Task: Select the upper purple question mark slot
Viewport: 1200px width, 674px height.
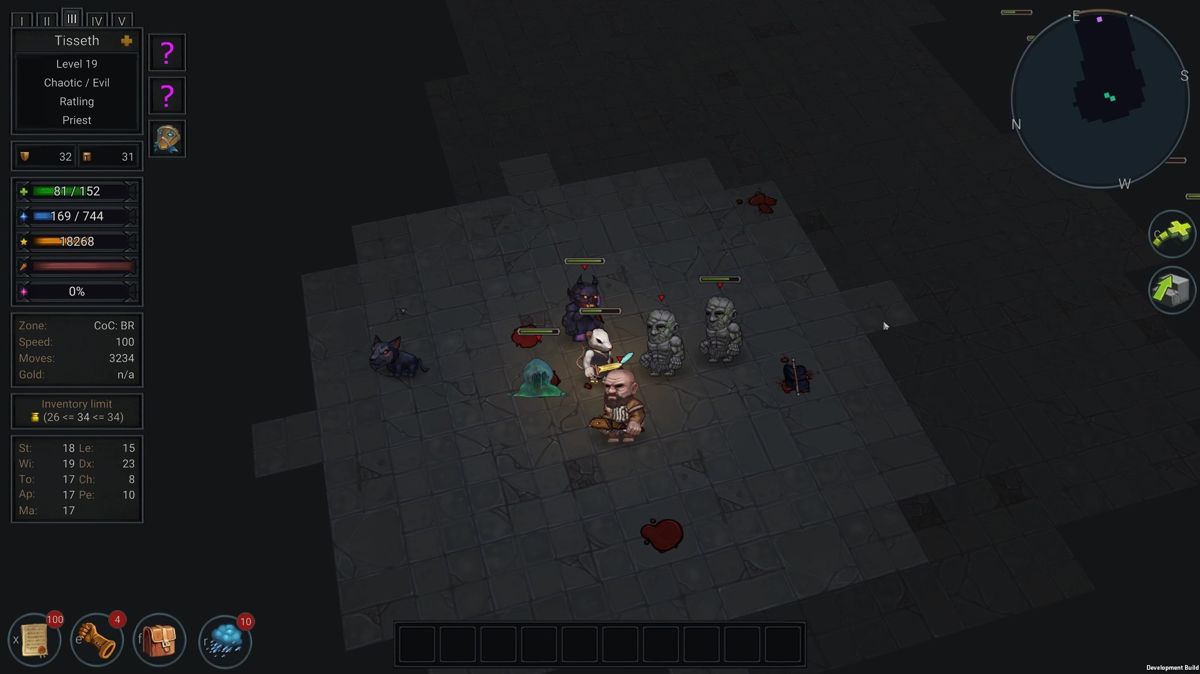Action: [x=167, y=53]
